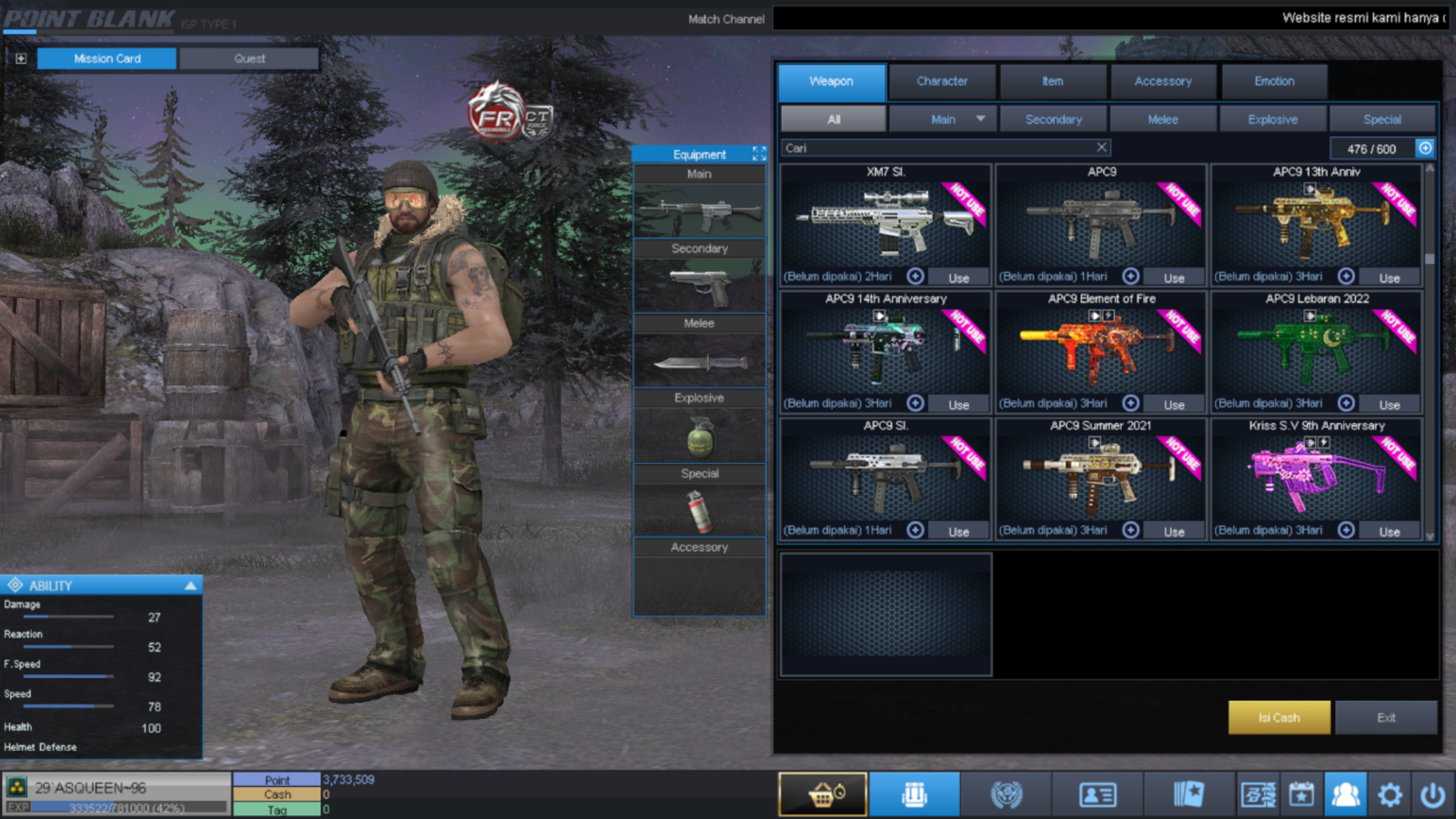The image size is (1456, 819).
Task: Open the gear settings icon
Action: pyautogui.click(x=1390, y=795)
